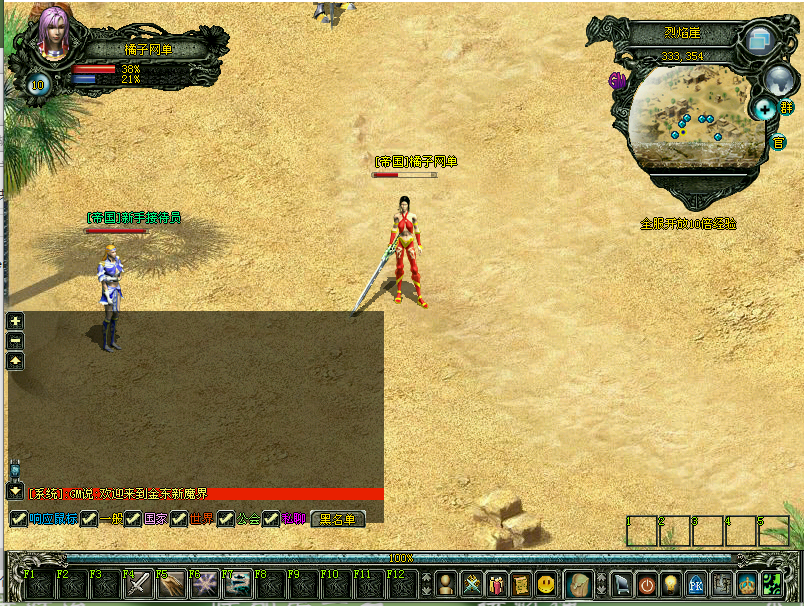804x606 pixels.
Task: Click the overlapping windows button above minimap
Action: pos(760,40)
